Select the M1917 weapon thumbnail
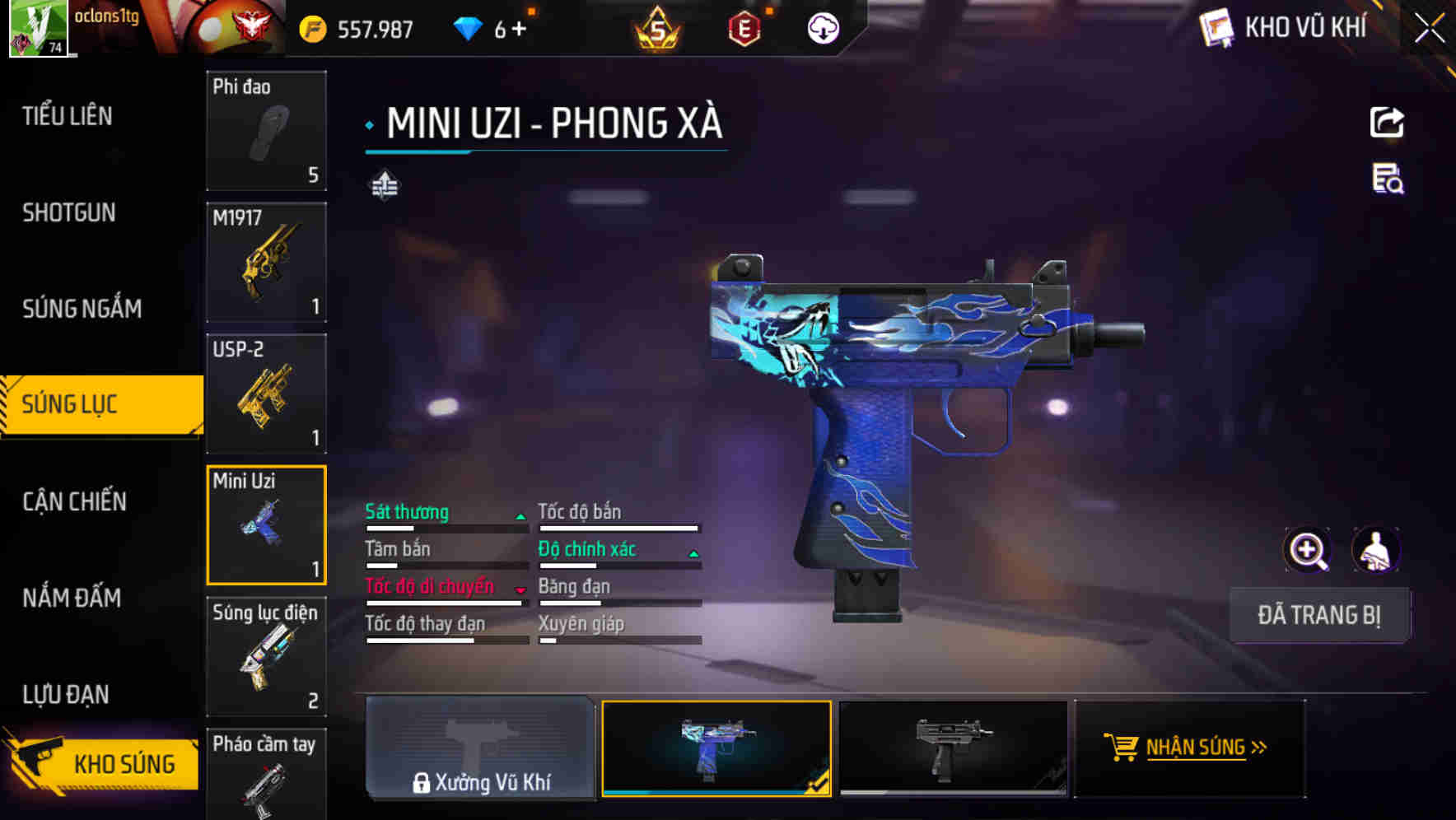The image size is (1456, 820). point(267,261)
